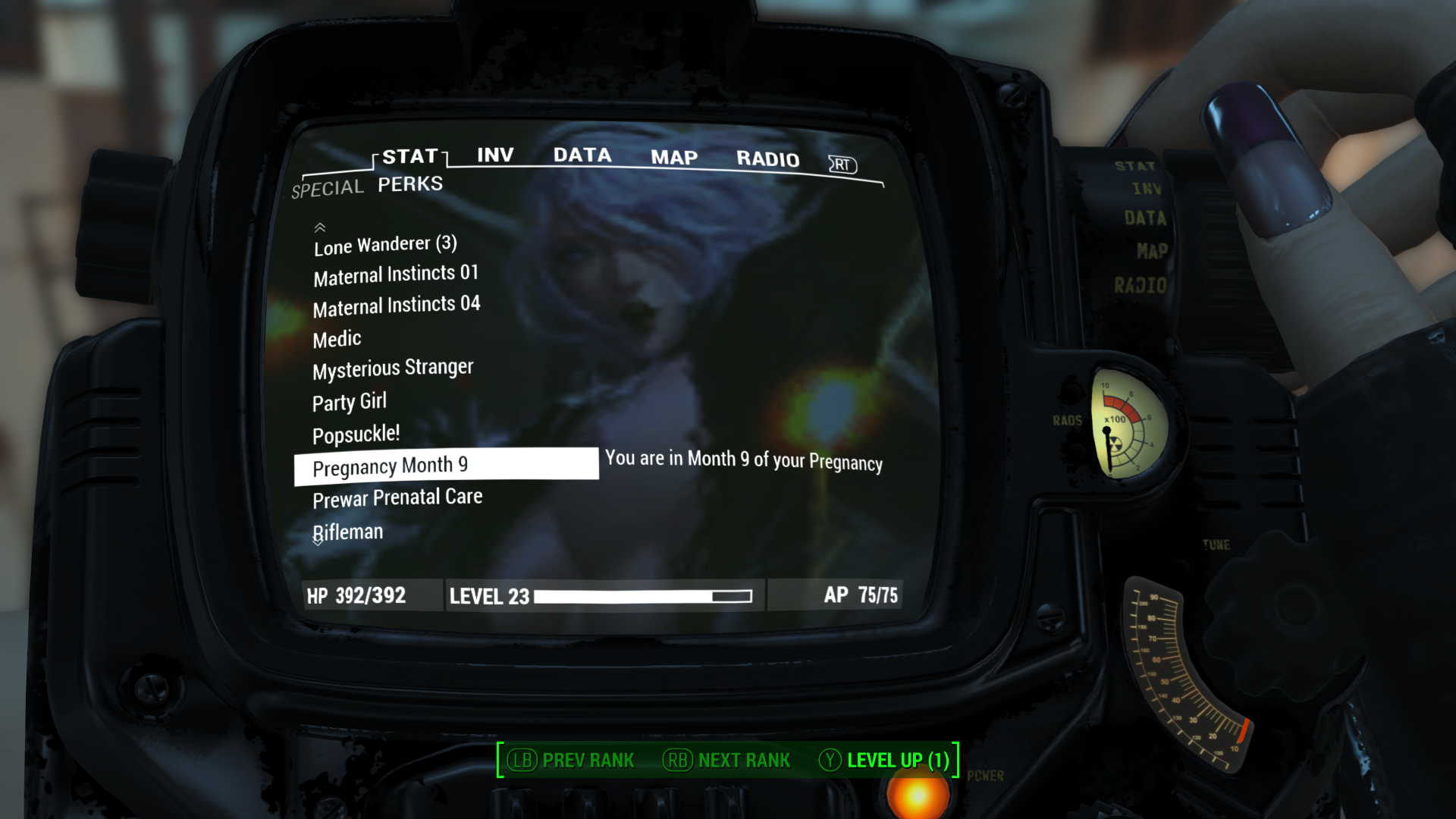The height and width of the screenshot is (819, 1456).
Task: Choose the Popsuckle! perk entry
Action: point(356,435)
